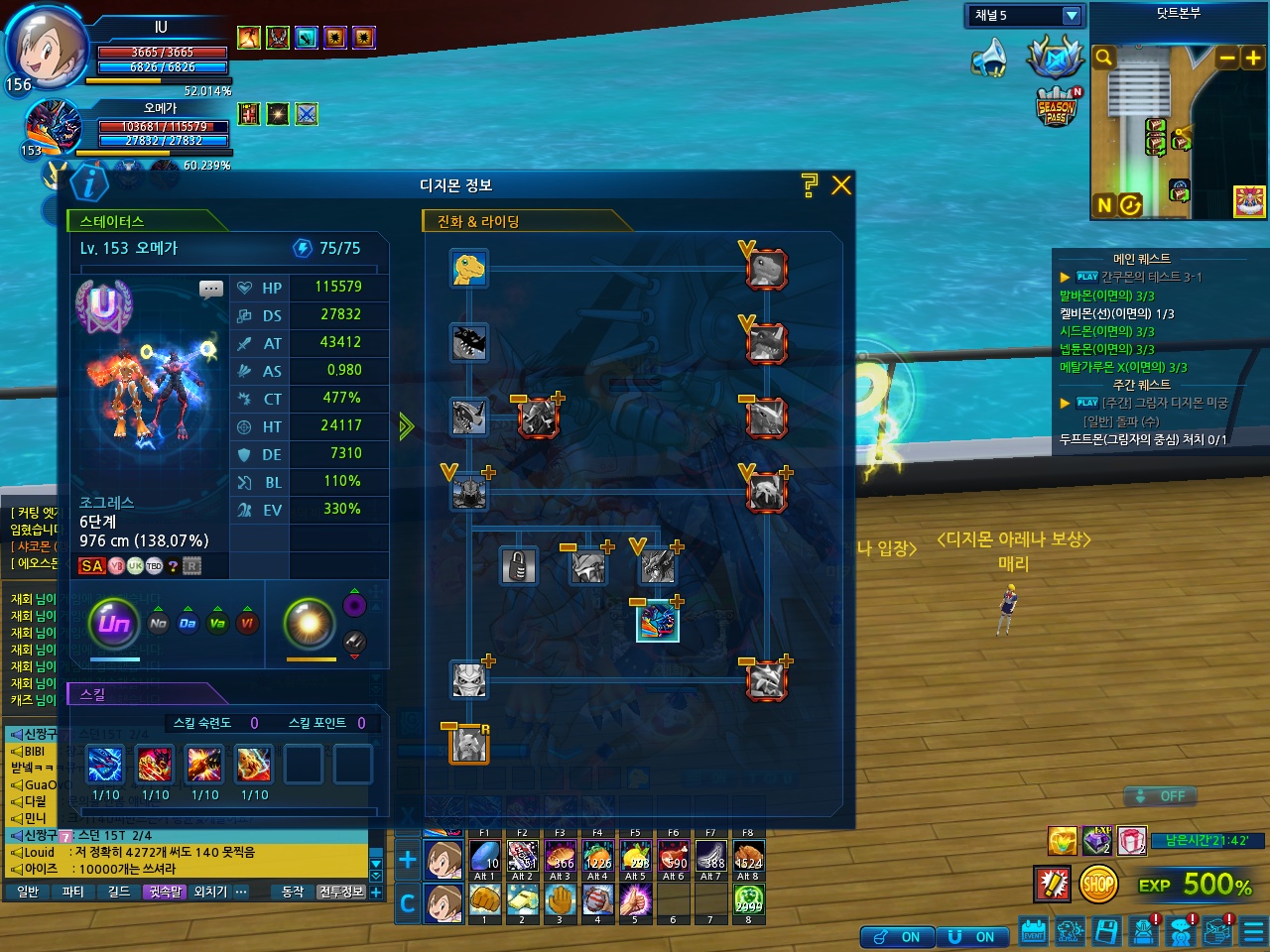Close the 디지몬 정보 window
1270x952 pixels.
(x=841, y=185)
